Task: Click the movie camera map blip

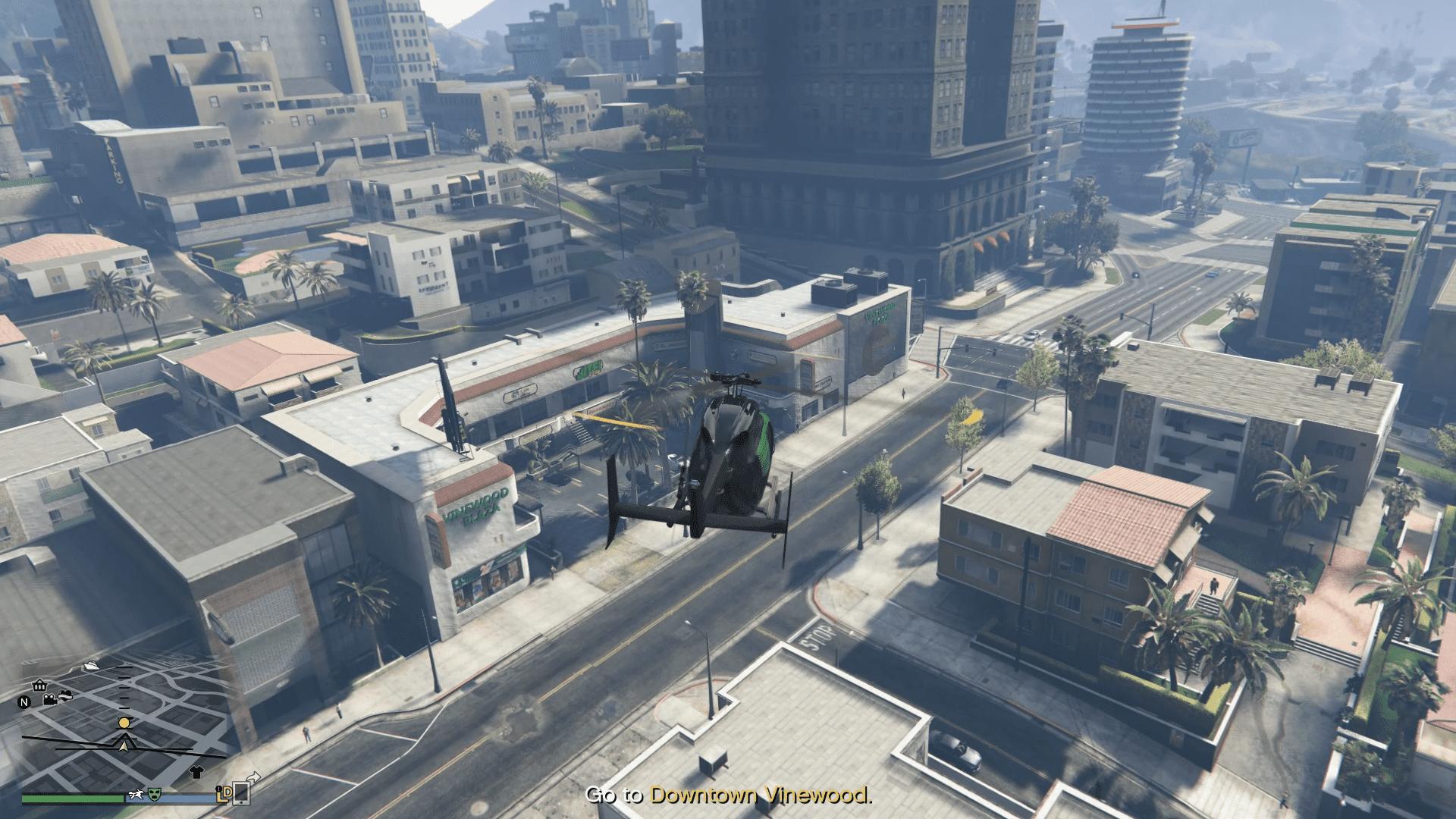Action: click(x=50, y=699)
